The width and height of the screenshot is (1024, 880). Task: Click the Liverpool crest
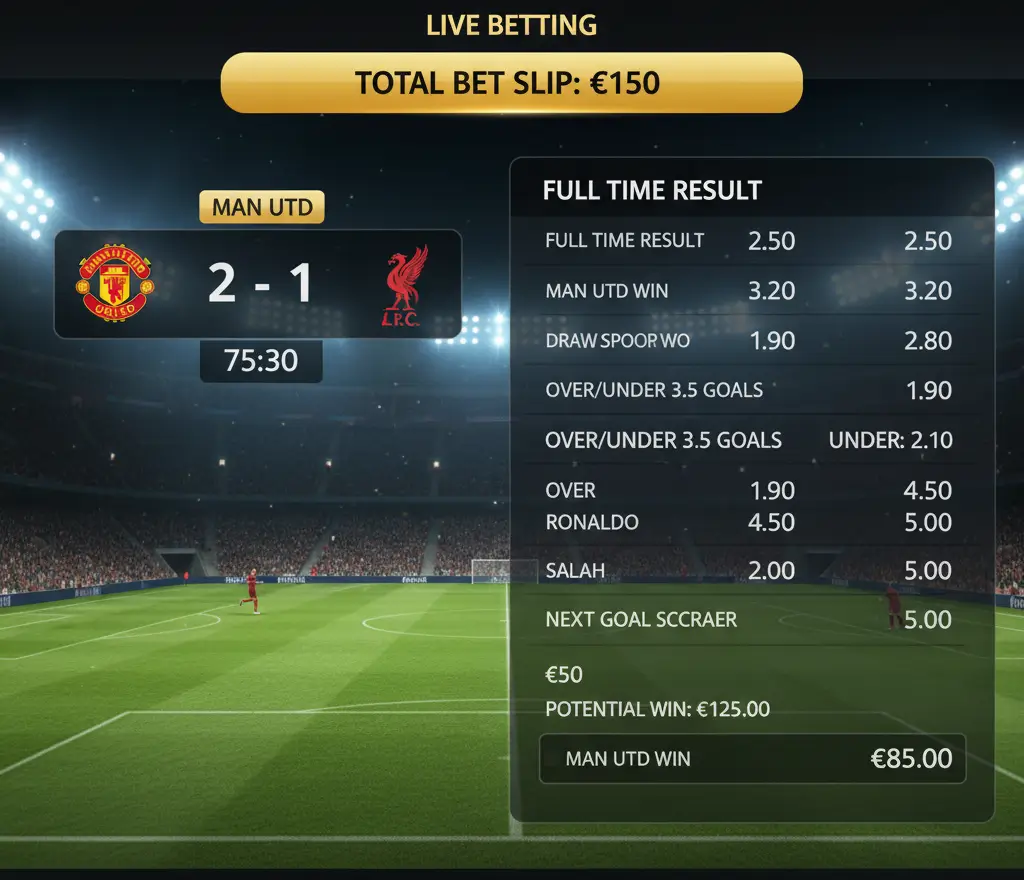pyautogui.click(x=408, y=286)
